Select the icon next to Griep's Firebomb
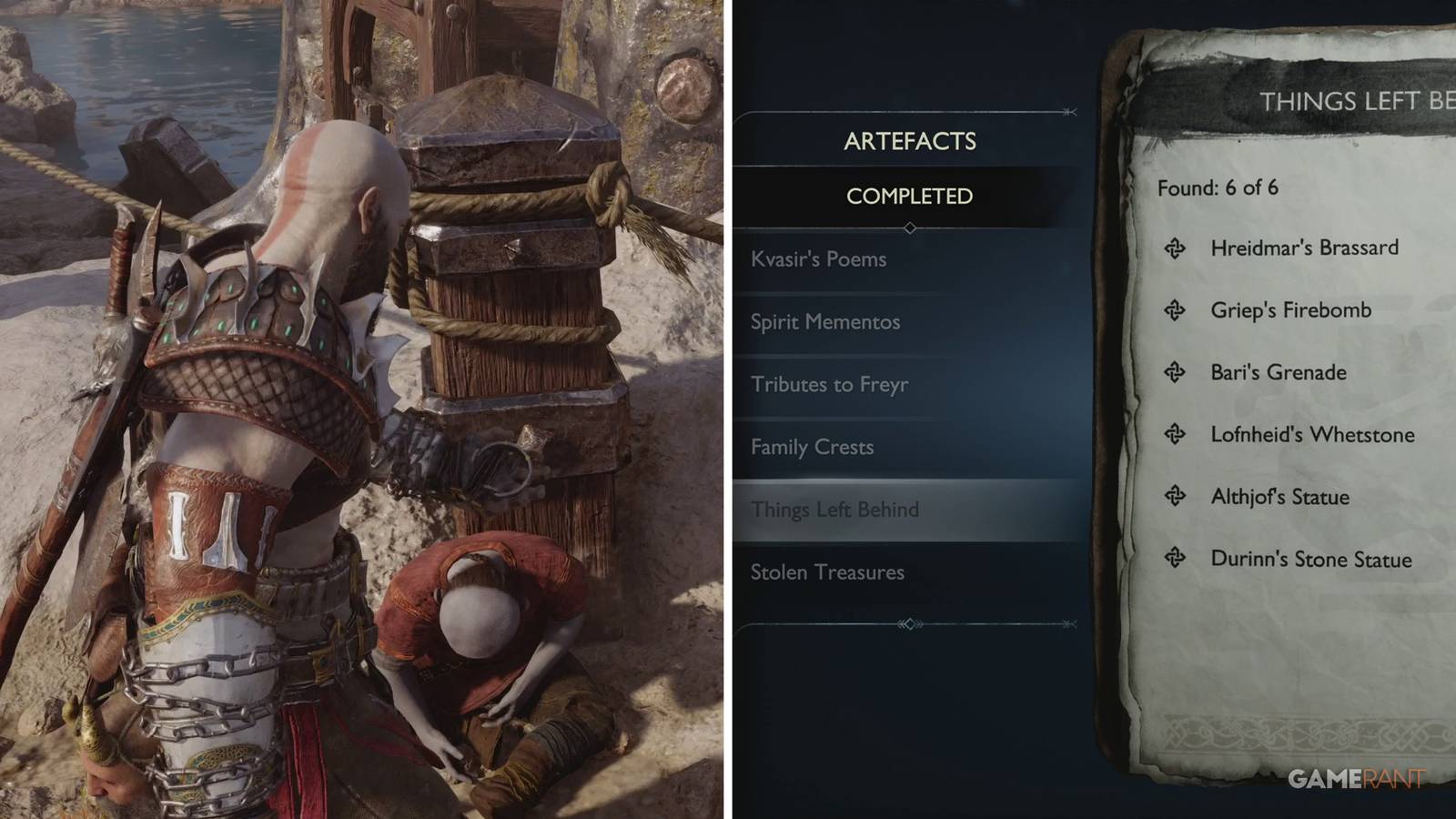 pos(1174,309)
